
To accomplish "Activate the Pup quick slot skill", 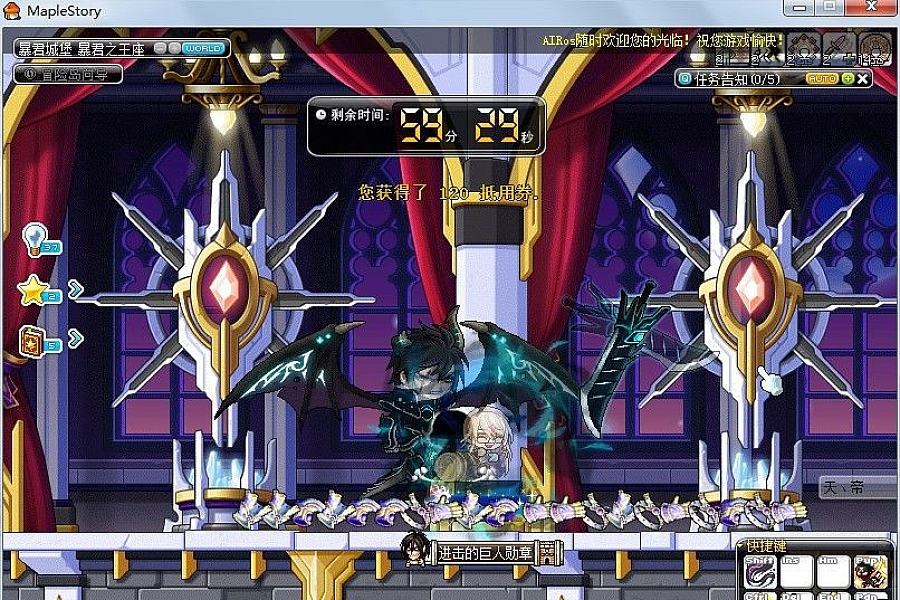I will point(871,571).
